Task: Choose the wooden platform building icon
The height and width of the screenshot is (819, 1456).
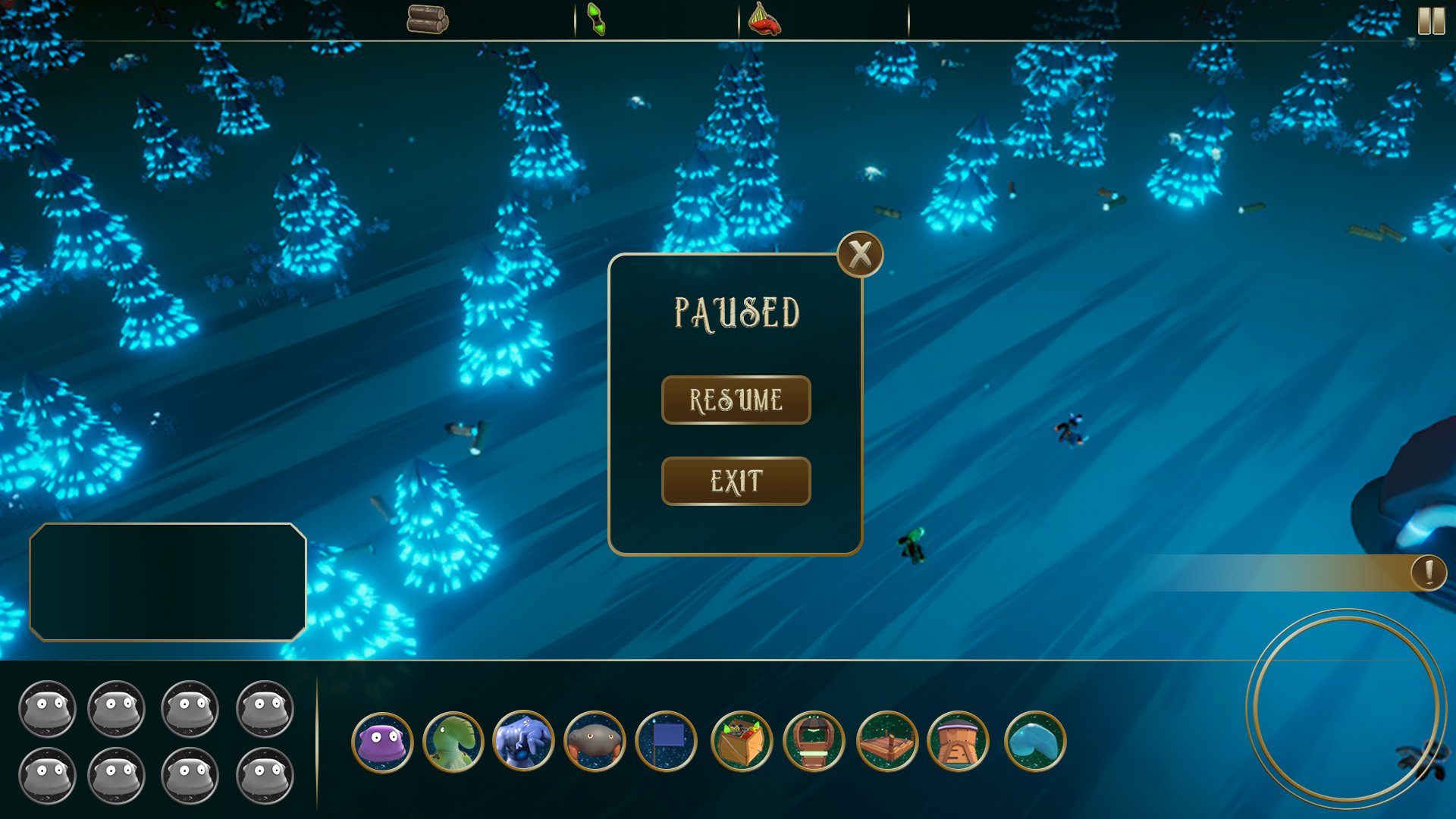Action: pyautogui.click(x=887, y=741)
